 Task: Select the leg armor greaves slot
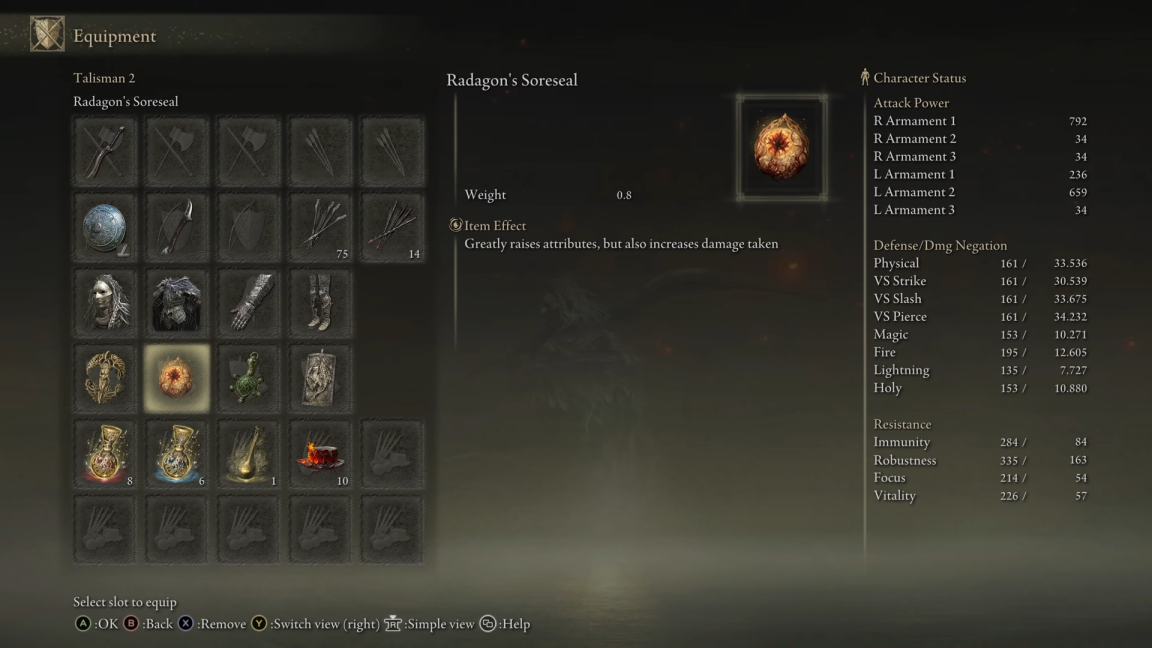321,303
